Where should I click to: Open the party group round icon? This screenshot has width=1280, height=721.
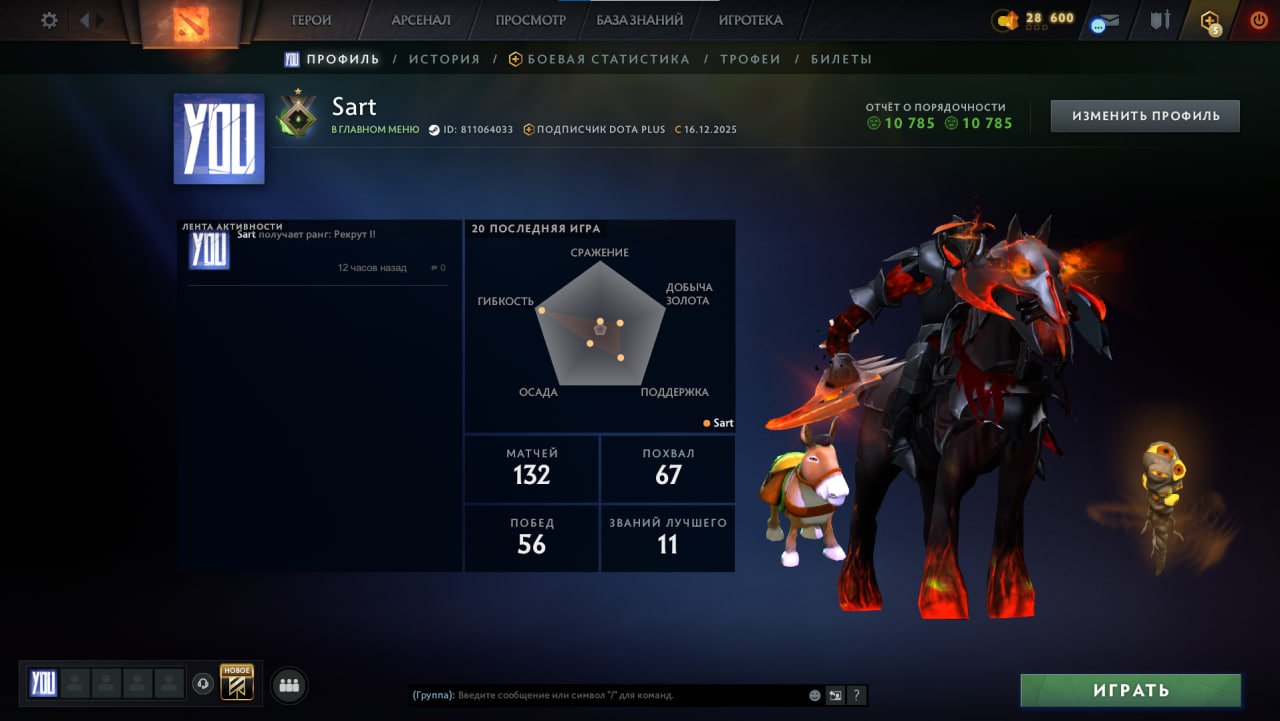[x=290, y=685]
